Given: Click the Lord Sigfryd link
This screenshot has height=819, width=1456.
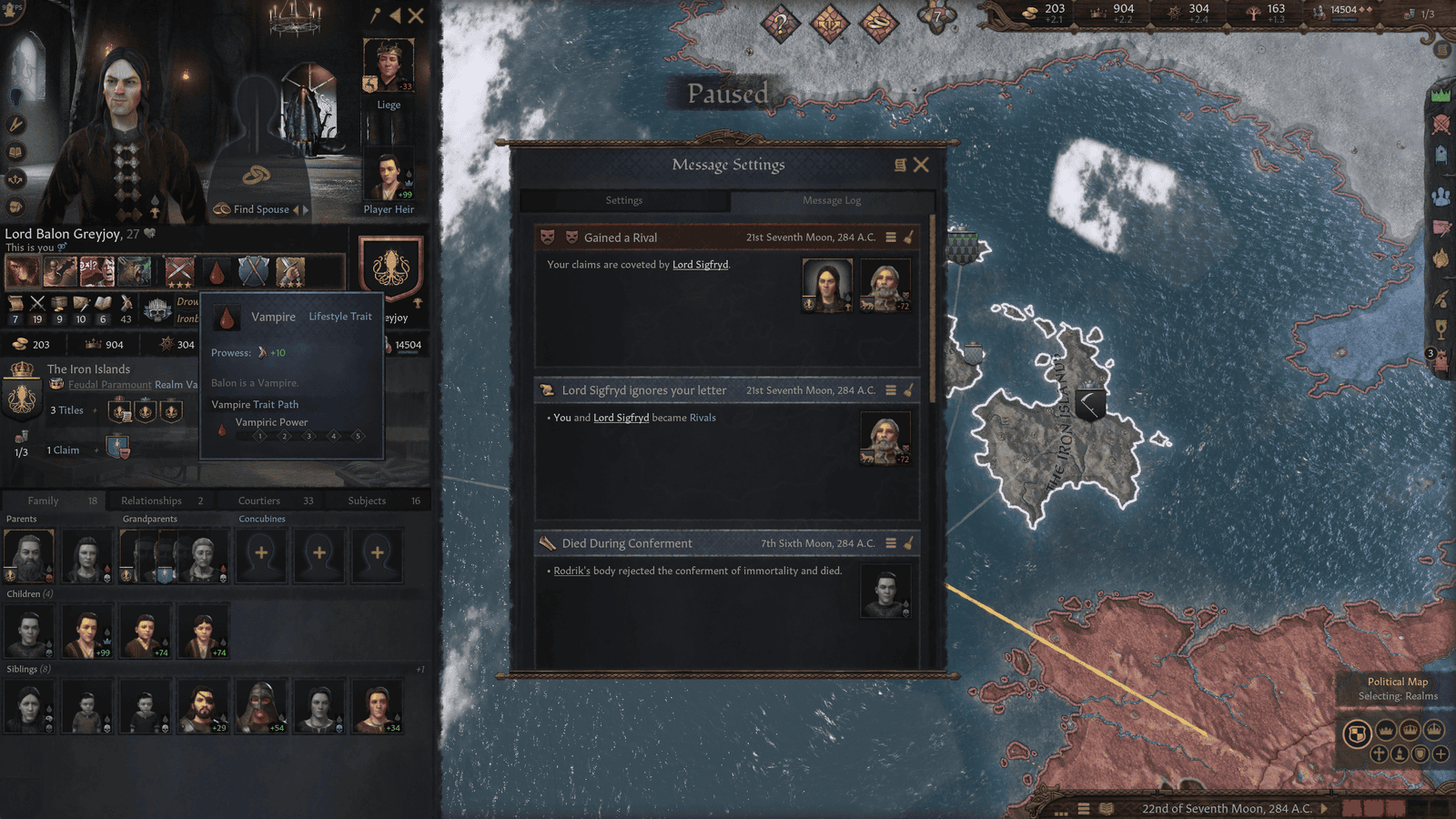Looking at the screenshot, I should click(701, 265).
